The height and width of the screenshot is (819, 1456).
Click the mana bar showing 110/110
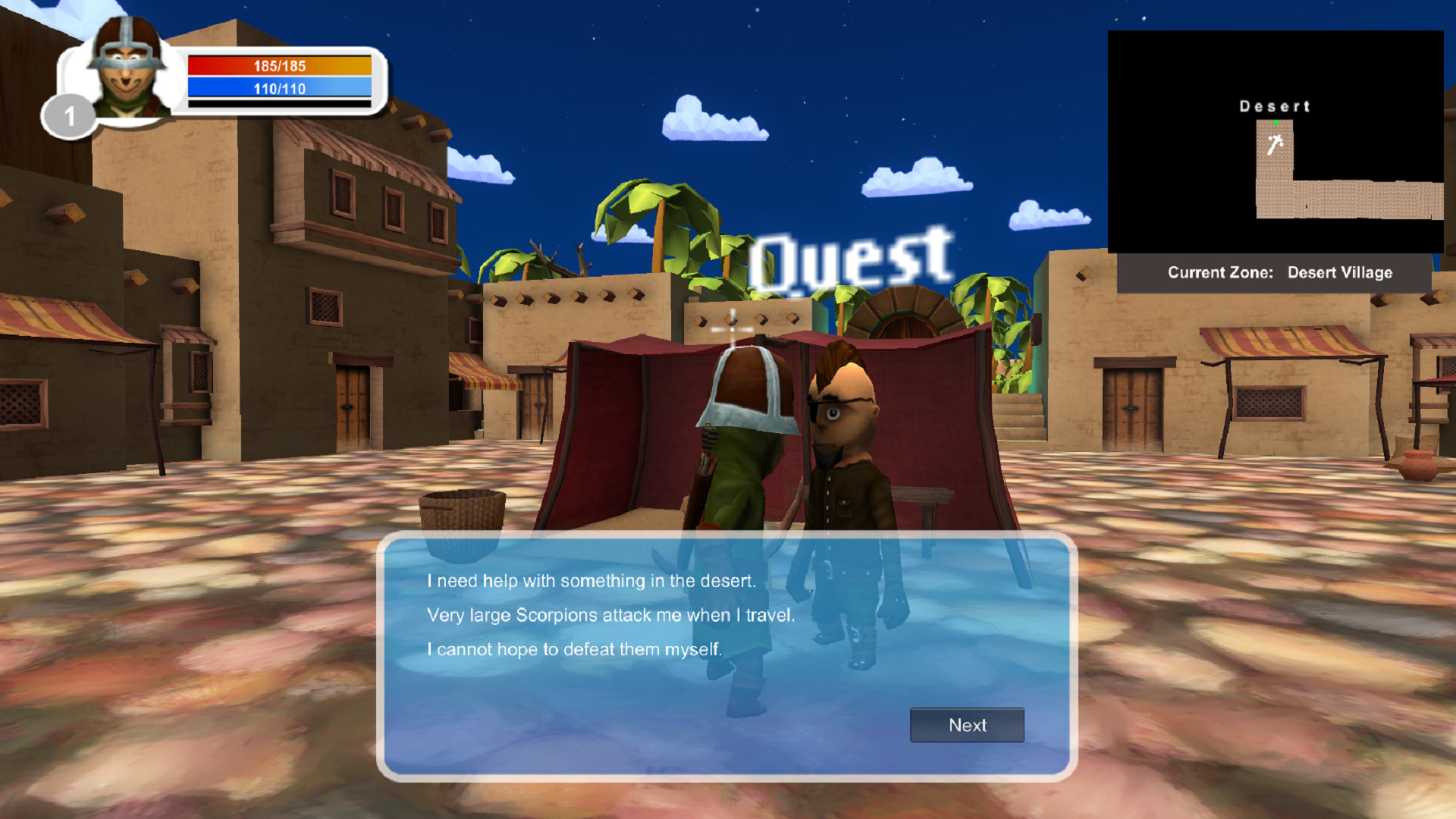(x=279, y=89)
